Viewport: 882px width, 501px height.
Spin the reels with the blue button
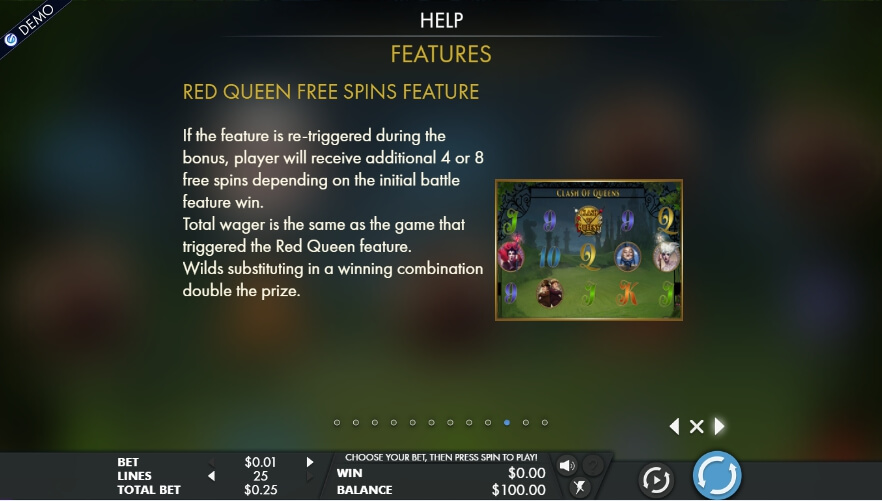[x=717, y=475]
